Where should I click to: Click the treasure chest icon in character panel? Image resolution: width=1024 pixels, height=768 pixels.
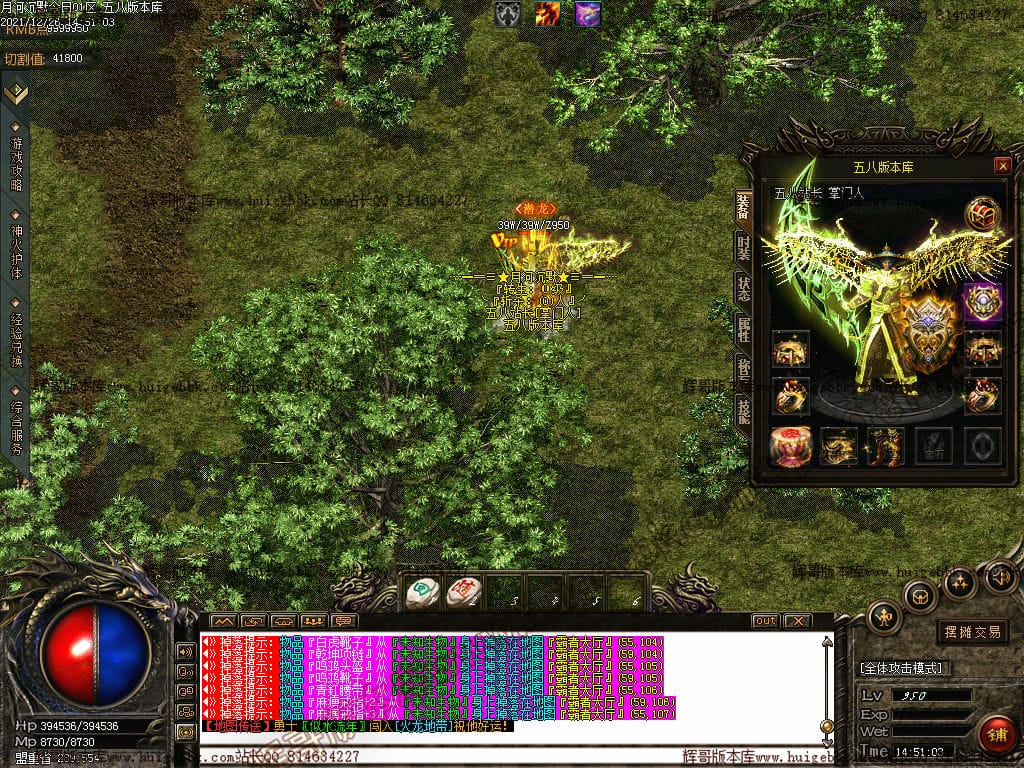982,214
